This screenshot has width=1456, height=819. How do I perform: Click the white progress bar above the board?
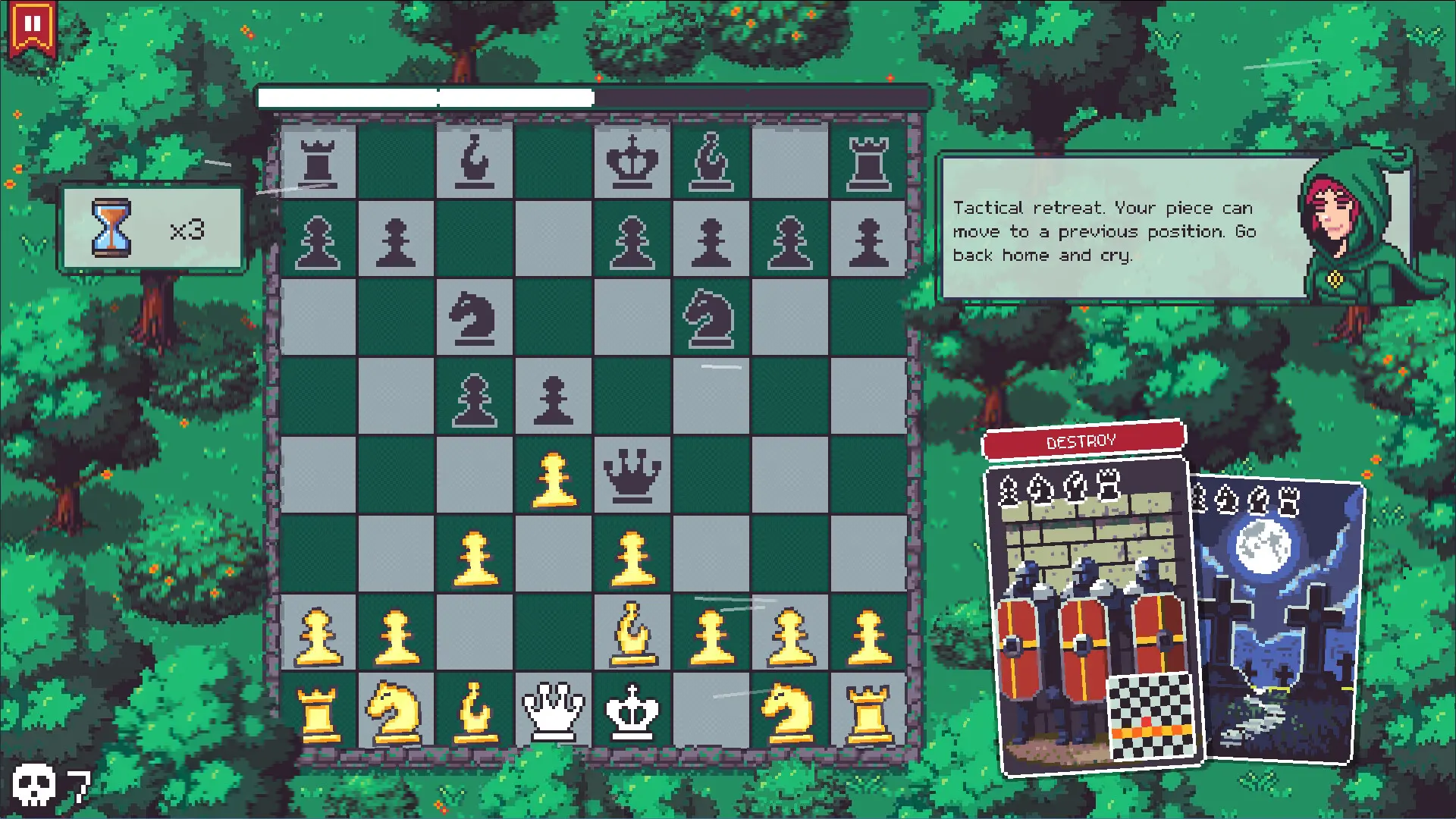tap(425, 96)
